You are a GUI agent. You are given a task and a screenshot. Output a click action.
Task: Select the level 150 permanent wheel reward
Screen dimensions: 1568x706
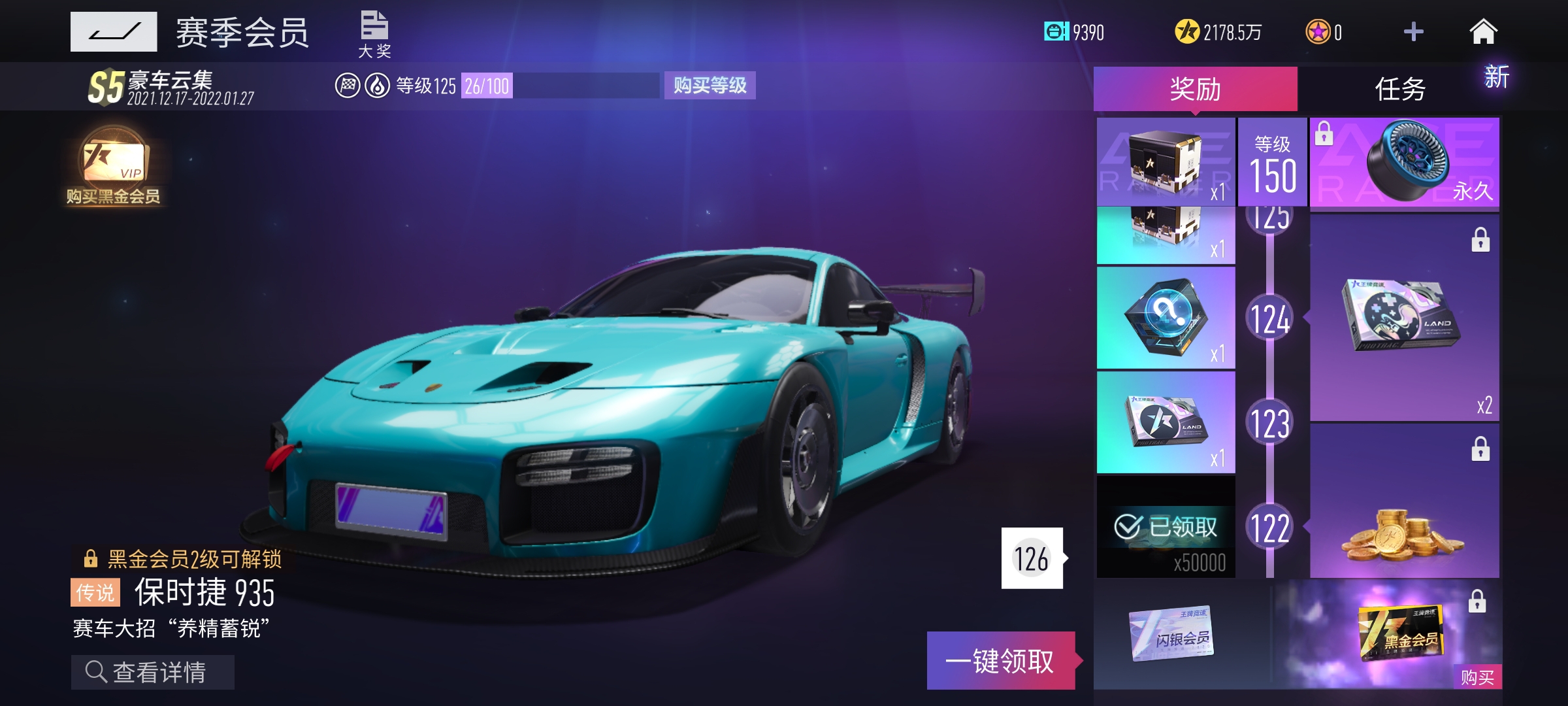1404,162
